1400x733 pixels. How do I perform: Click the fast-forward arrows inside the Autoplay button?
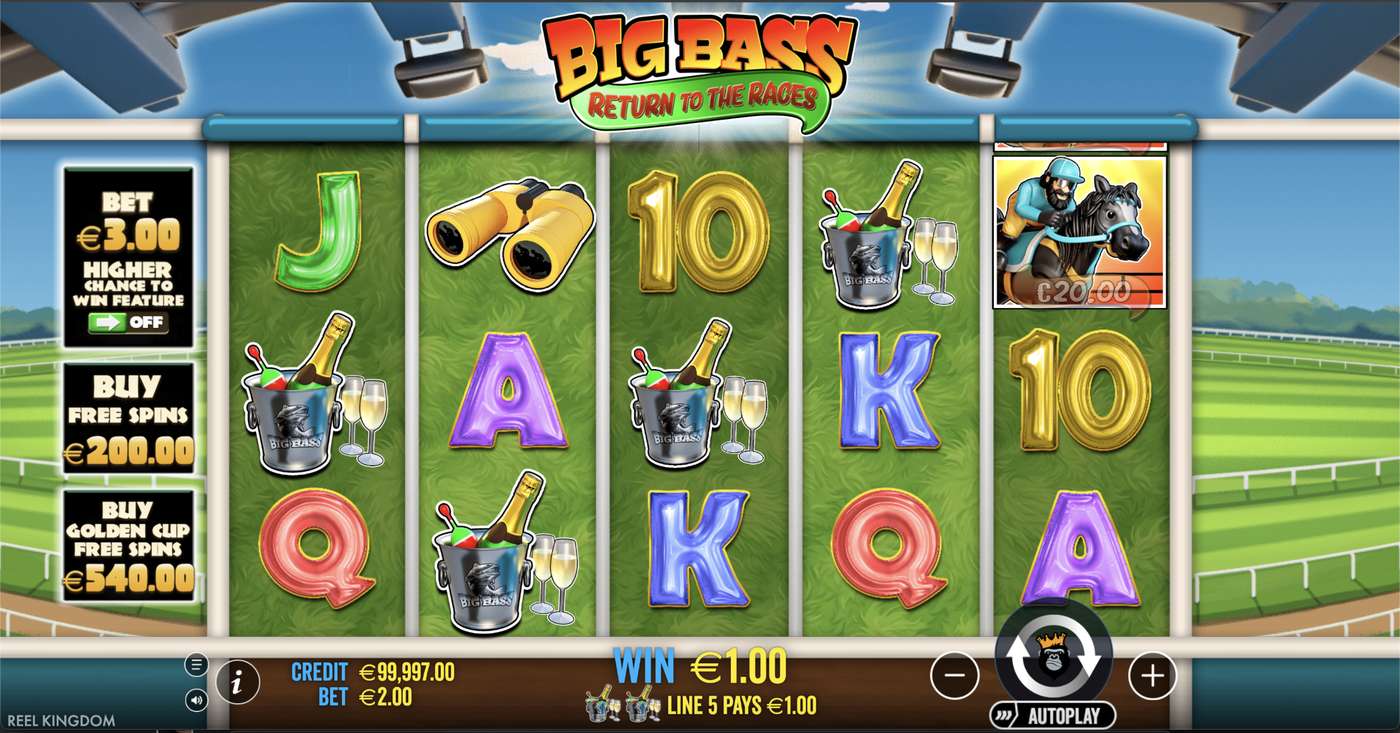pos(1002,716)
